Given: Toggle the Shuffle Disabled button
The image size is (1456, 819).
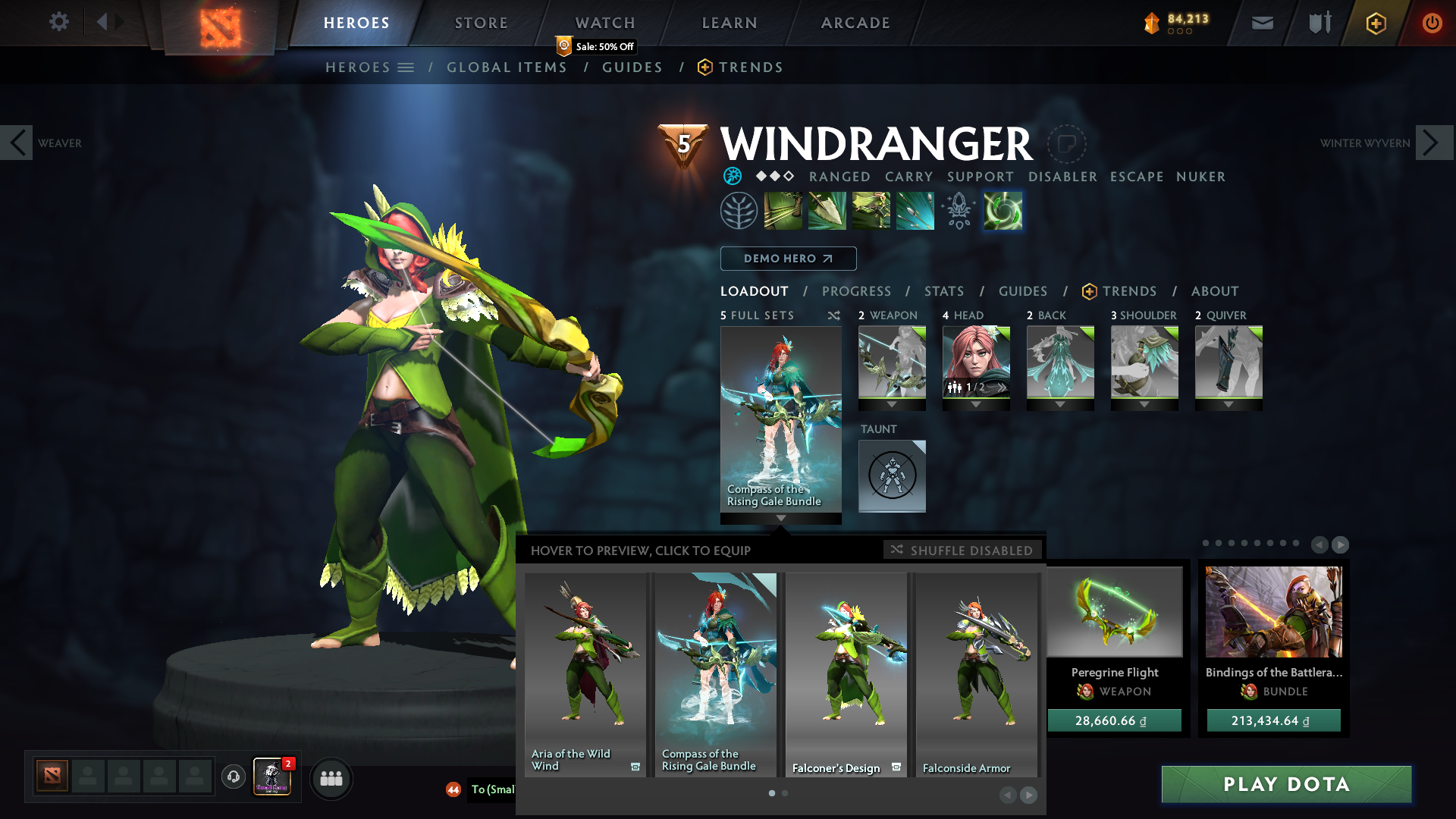Looking at the screenshot, I should click(962, 550).
